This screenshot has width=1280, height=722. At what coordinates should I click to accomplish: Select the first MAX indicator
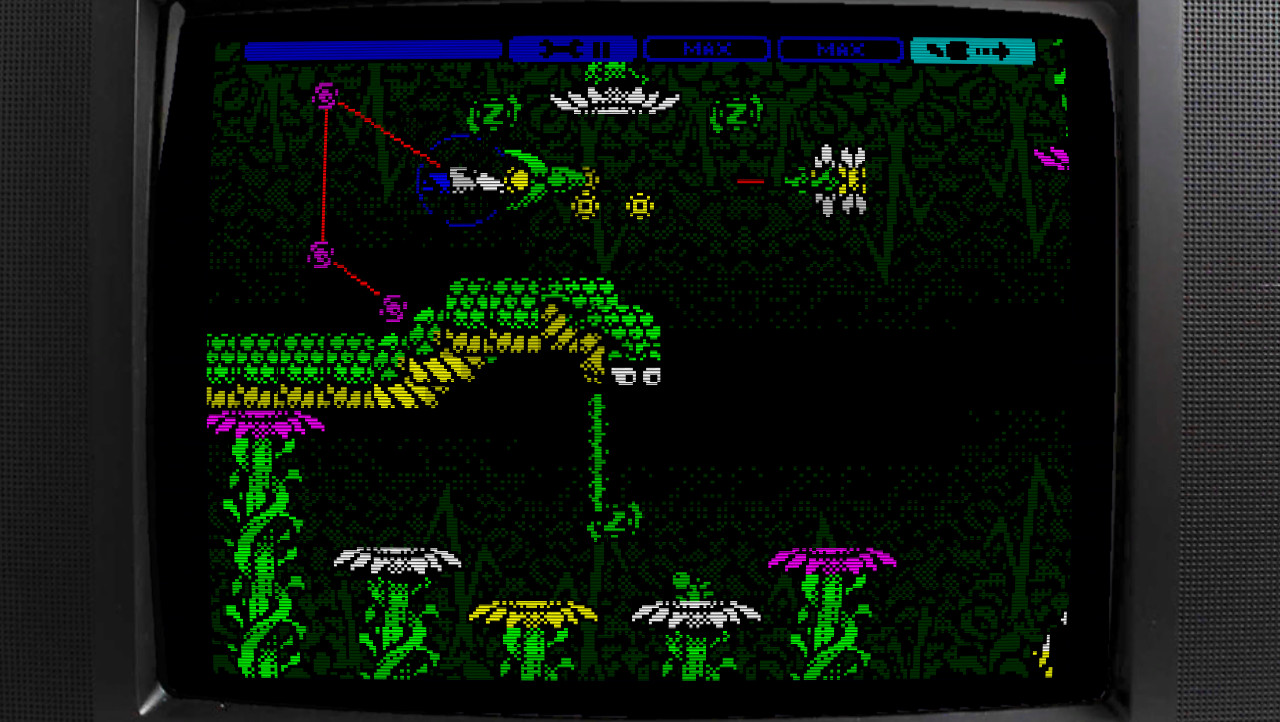coord(707,49)
